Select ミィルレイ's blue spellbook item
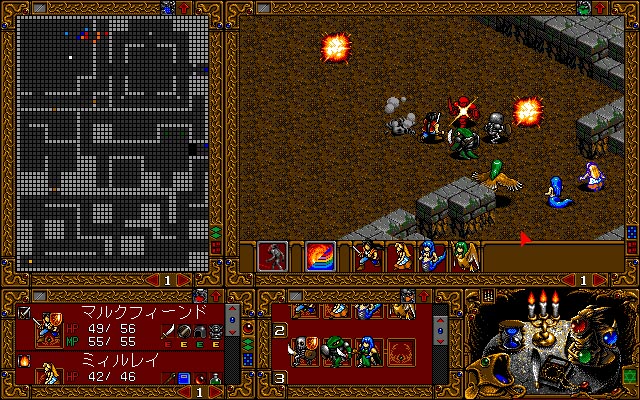 click(183, 377)
